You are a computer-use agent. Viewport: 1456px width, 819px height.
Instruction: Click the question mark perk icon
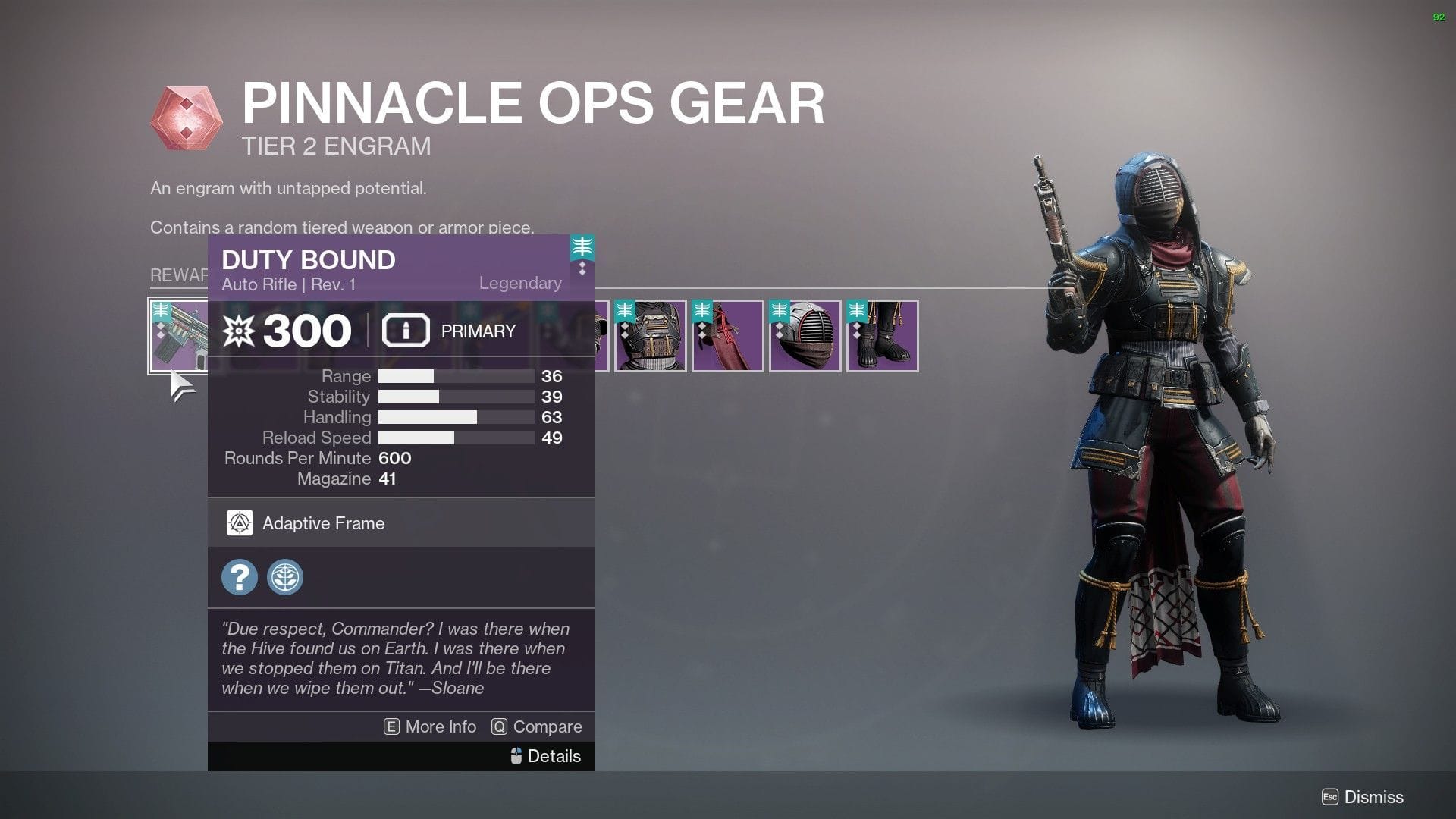pos(240,577)
